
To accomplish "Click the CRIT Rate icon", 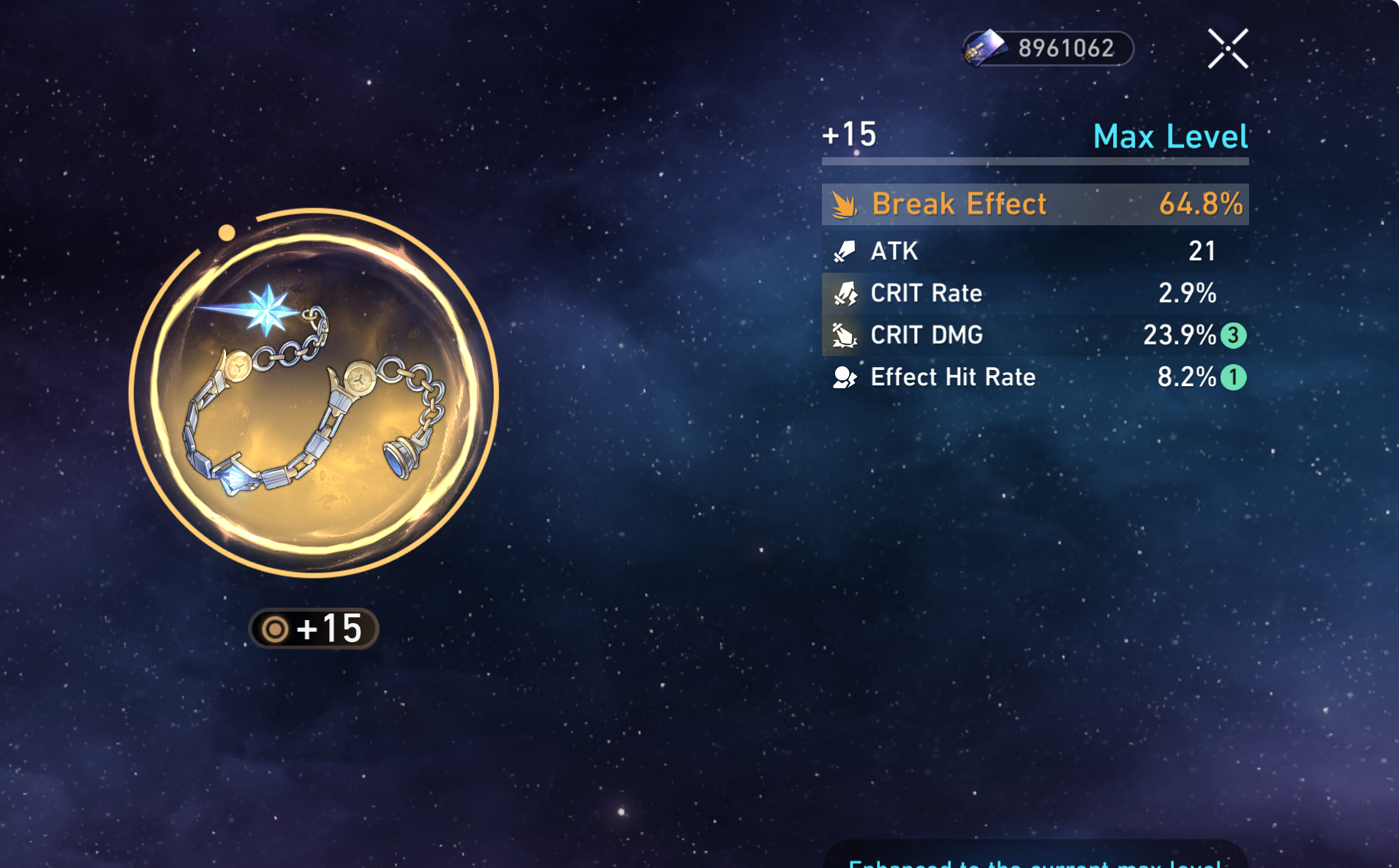I will (846, 293).
